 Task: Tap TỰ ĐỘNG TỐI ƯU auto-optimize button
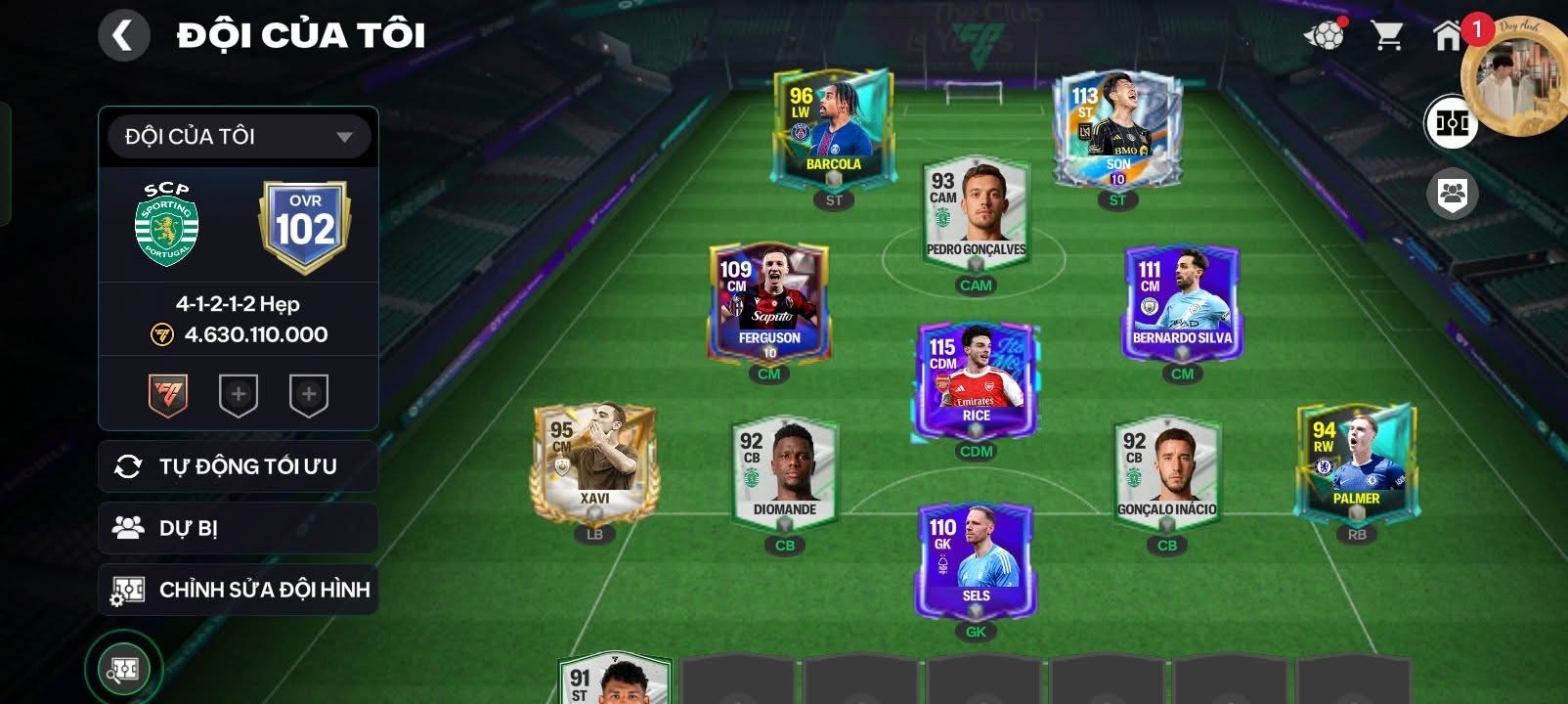point(239,466)
